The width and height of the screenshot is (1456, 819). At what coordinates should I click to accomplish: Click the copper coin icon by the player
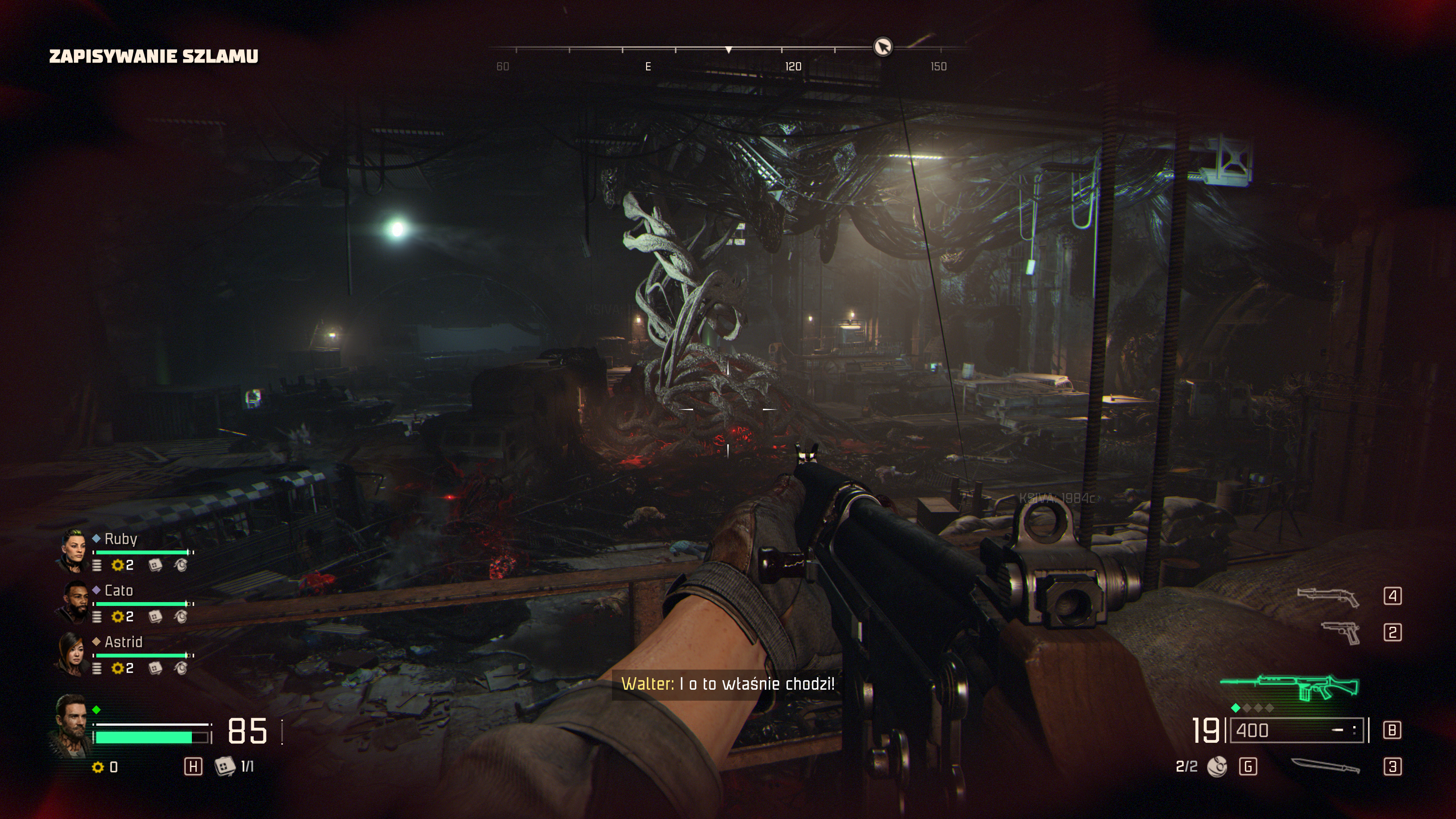click(98, 767)
